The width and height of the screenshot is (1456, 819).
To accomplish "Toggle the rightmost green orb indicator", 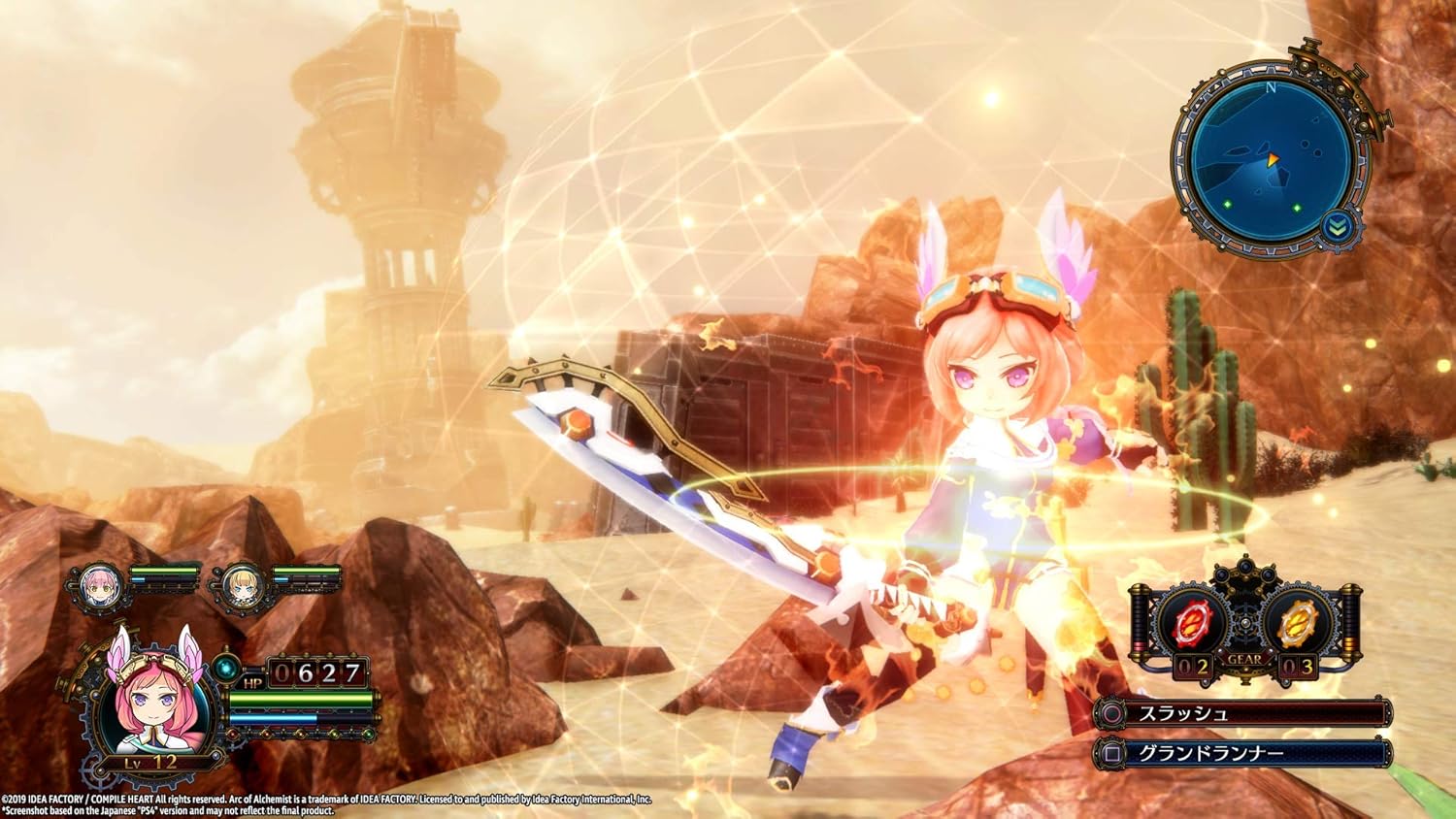I will click(368, 734).
